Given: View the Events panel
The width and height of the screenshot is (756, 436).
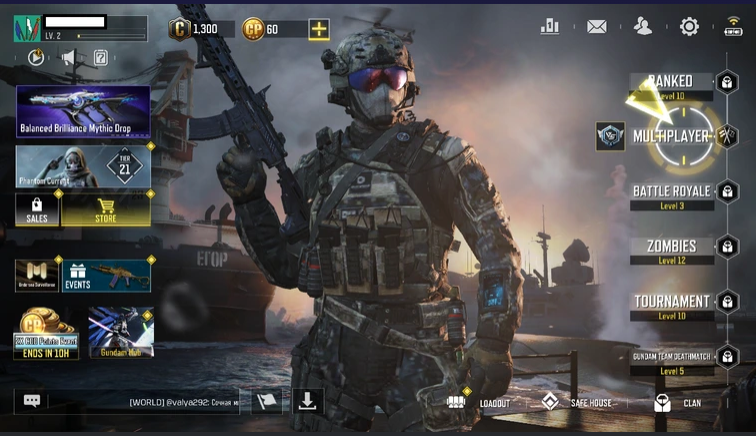Looking at the screenshot, I should click(106, 275).
